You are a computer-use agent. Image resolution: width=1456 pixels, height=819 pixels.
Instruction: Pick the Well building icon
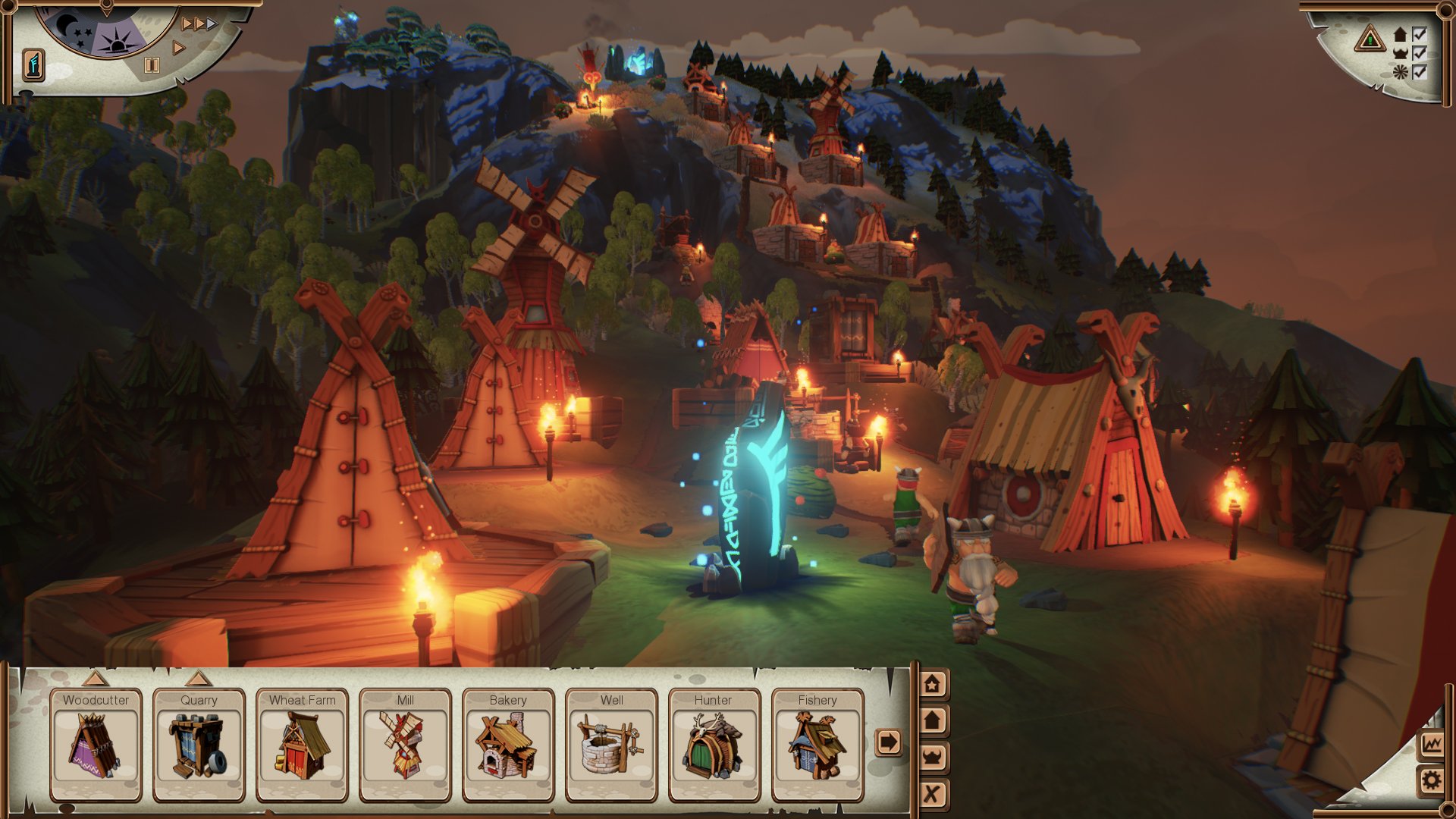point(610,747)
